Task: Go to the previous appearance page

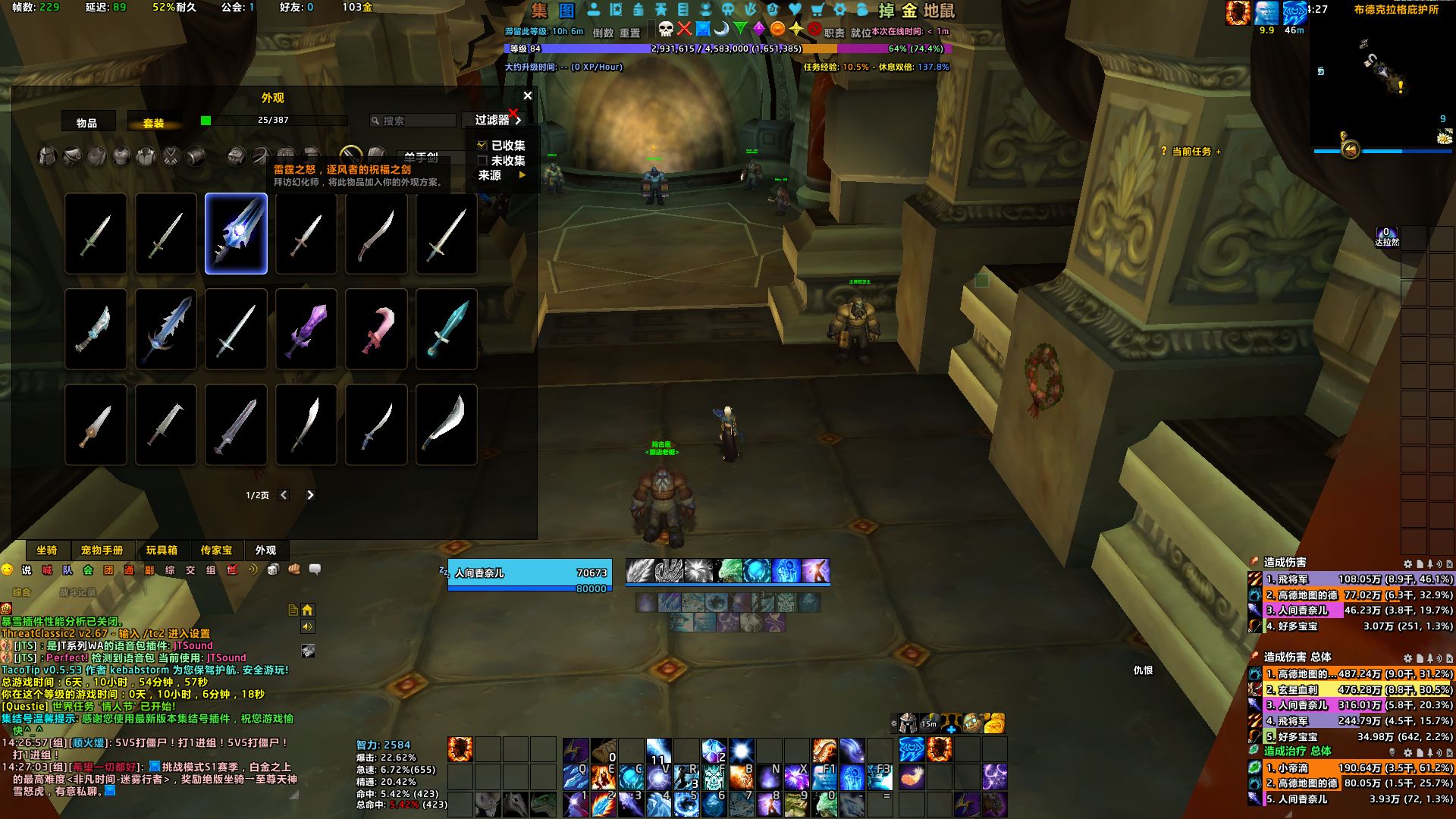Action: click(x=284, y=495)
